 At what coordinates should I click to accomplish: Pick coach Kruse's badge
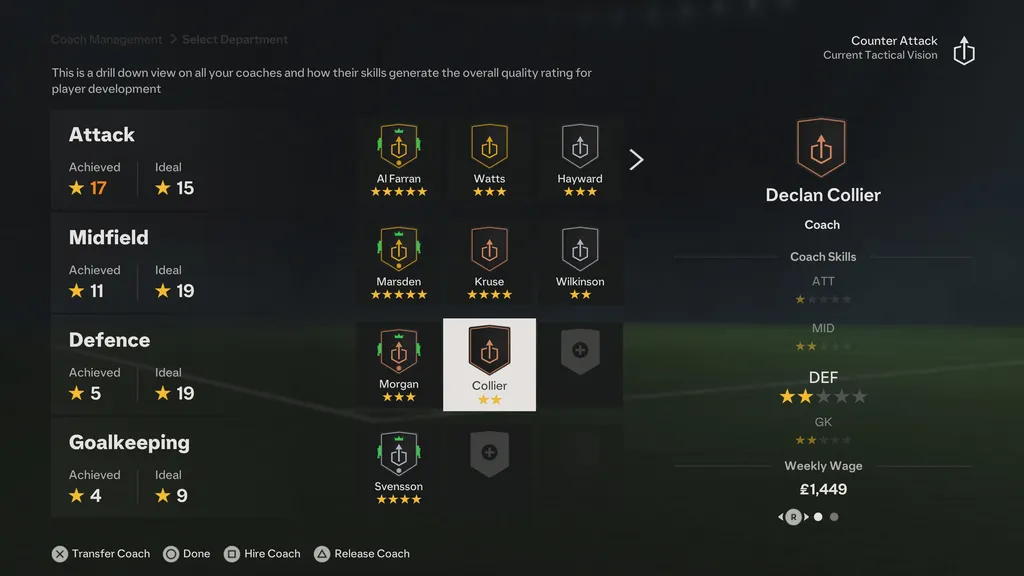(489, 262)
